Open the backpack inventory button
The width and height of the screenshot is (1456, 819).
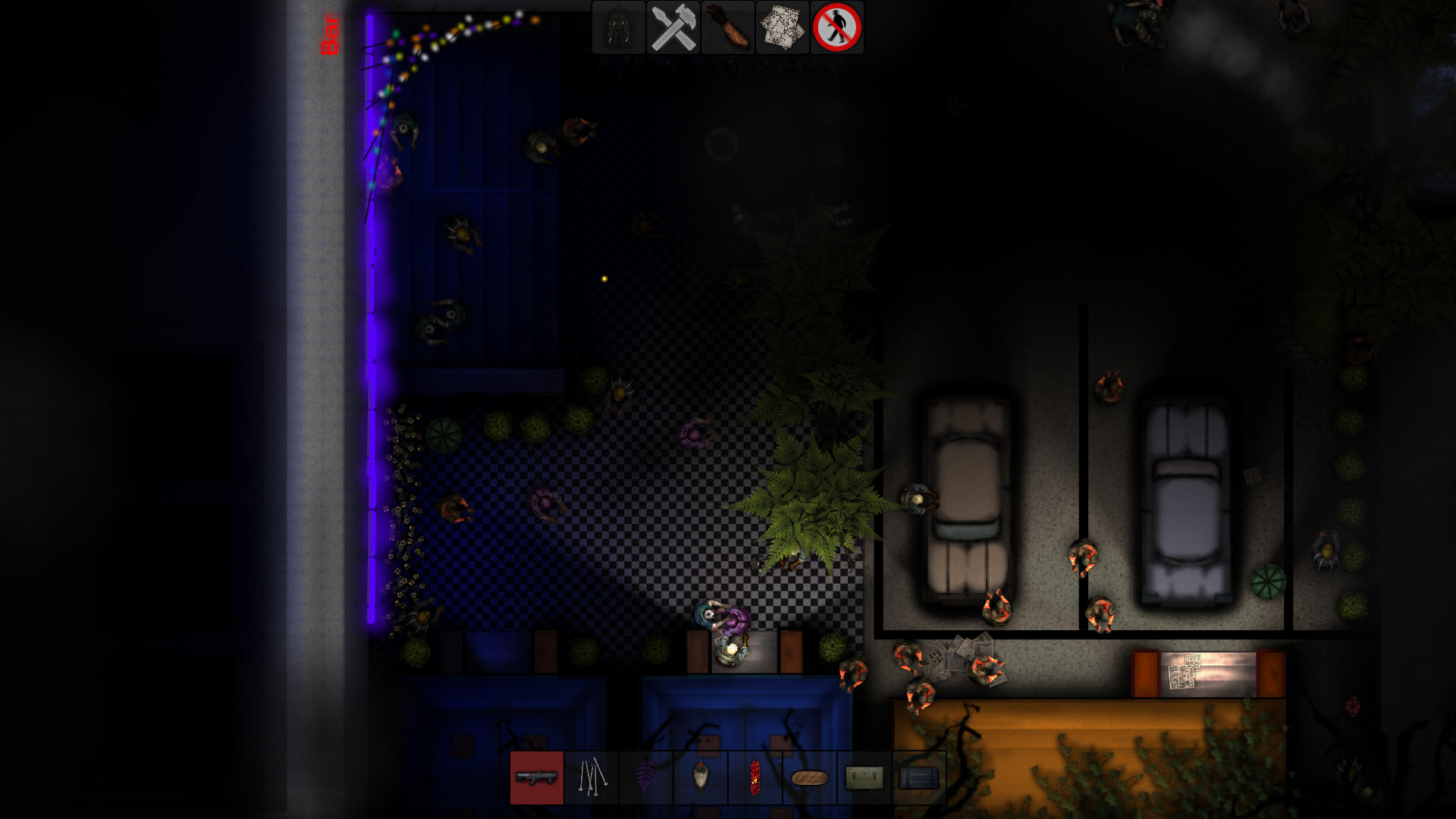[619, 28]
